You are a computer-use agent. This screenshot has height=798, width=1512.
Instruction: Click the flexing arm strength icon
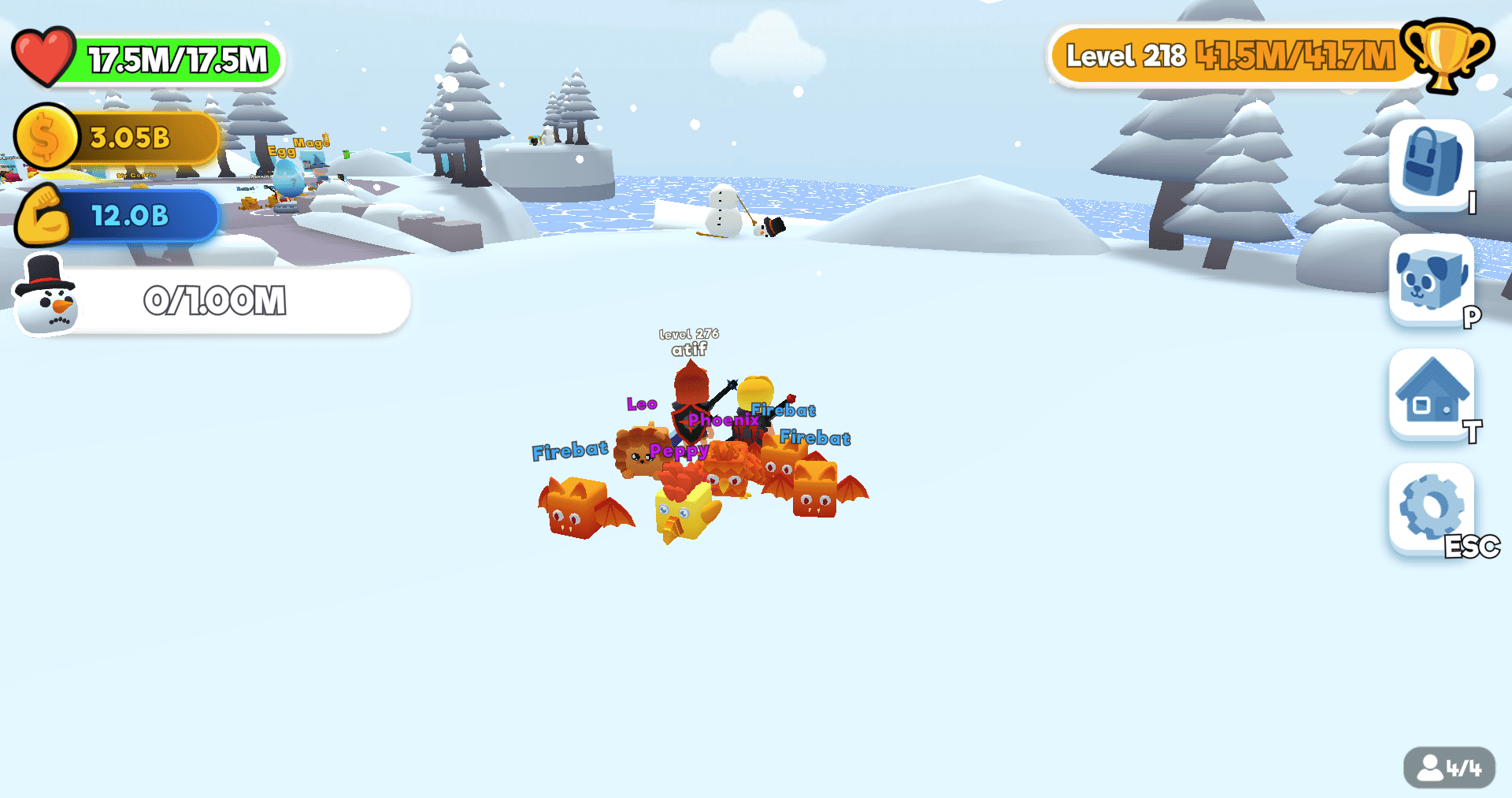coord(45,216)
